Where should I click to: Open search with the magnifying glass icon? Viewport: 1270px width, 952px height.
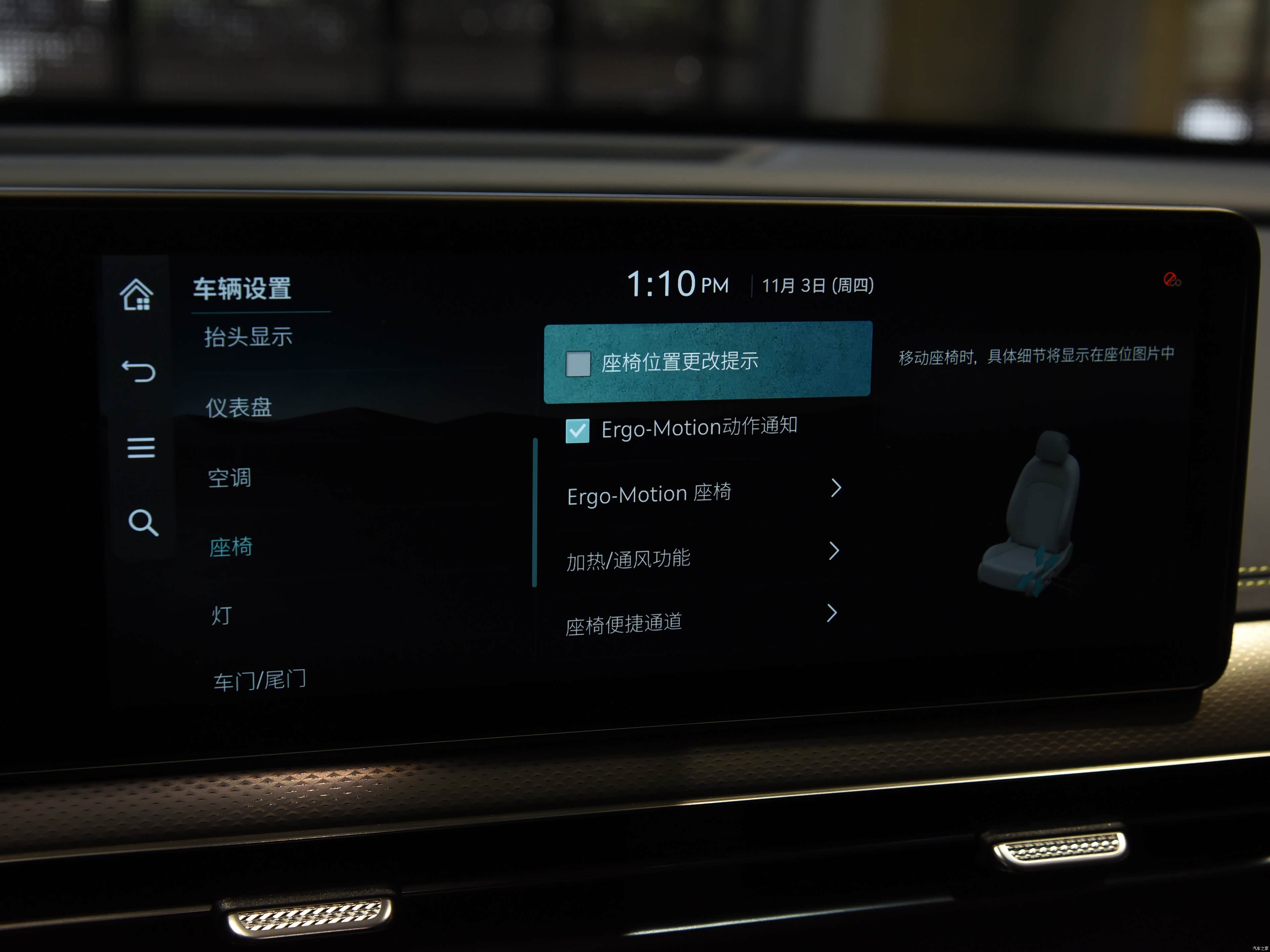(x=143, y=523)
